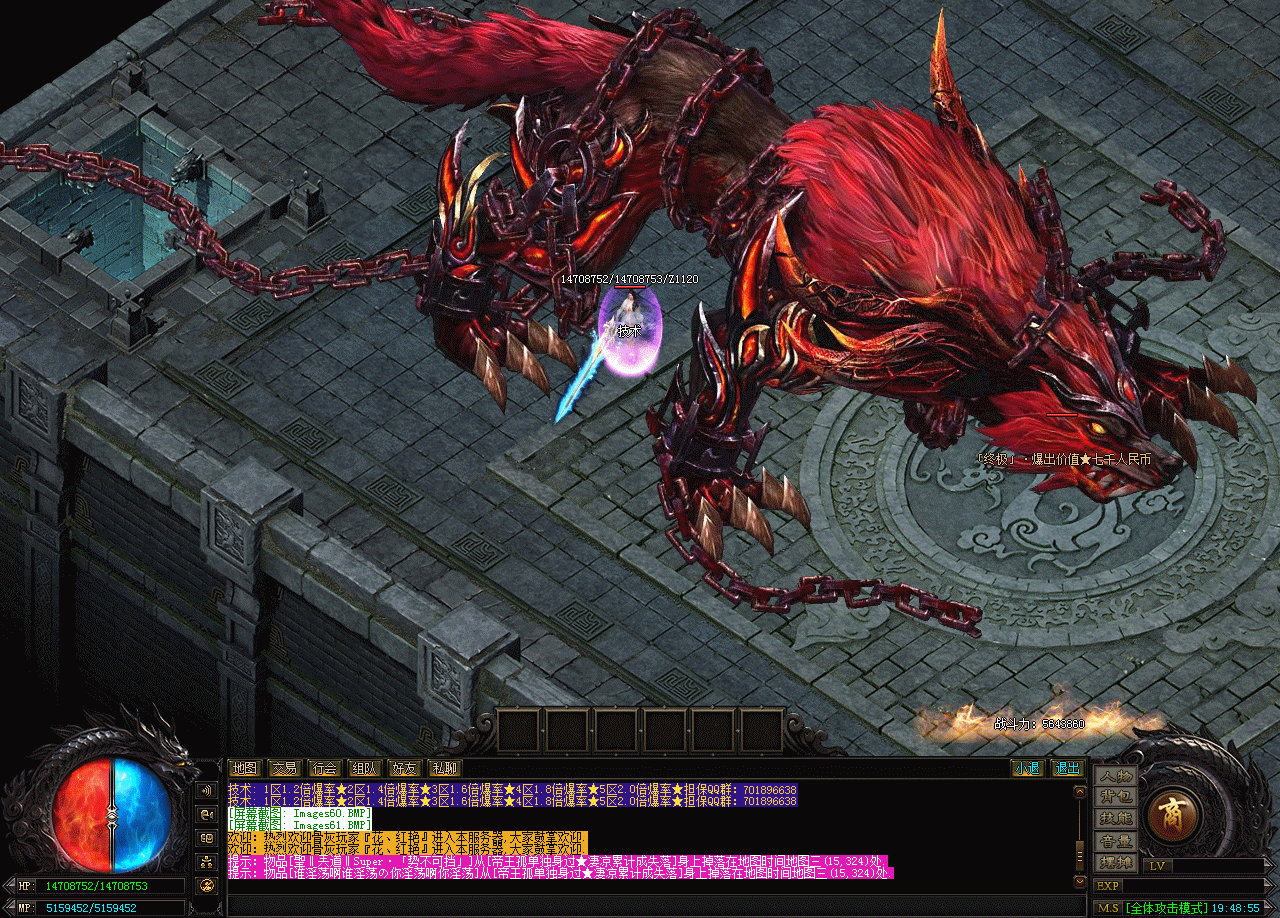
Task: Show the 技能 skills panel
Action: (1115, 819)
